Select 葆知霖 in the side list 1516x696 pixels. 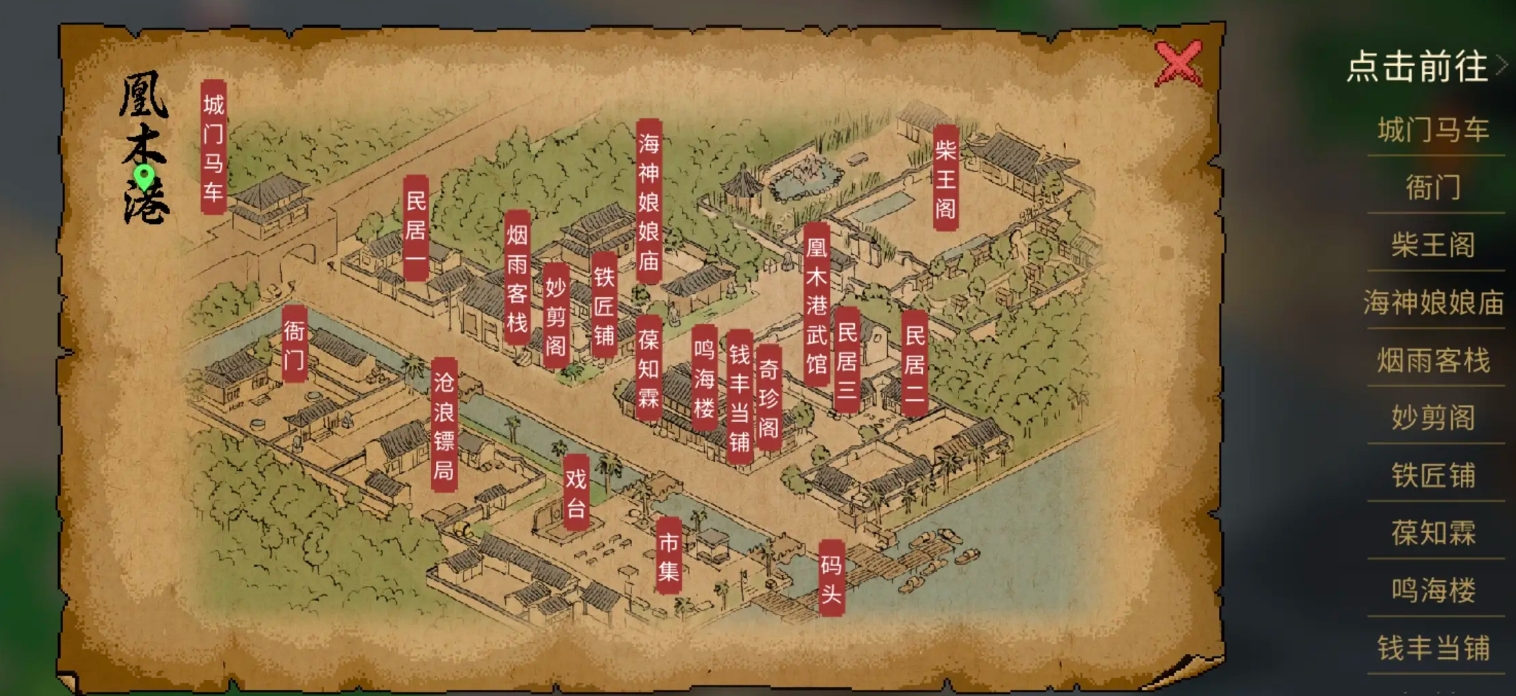1434,533
